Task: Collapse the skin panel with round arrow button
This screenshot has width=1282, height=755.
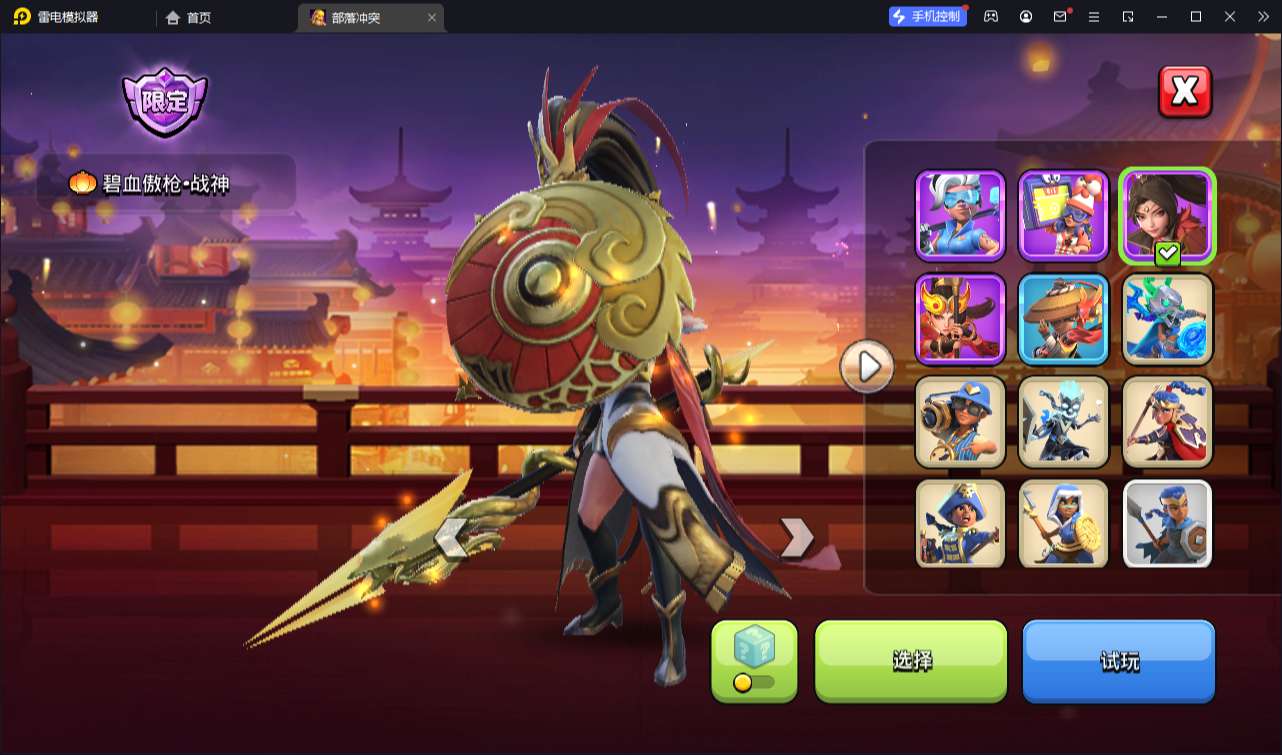Action: [x=866, y=368]
